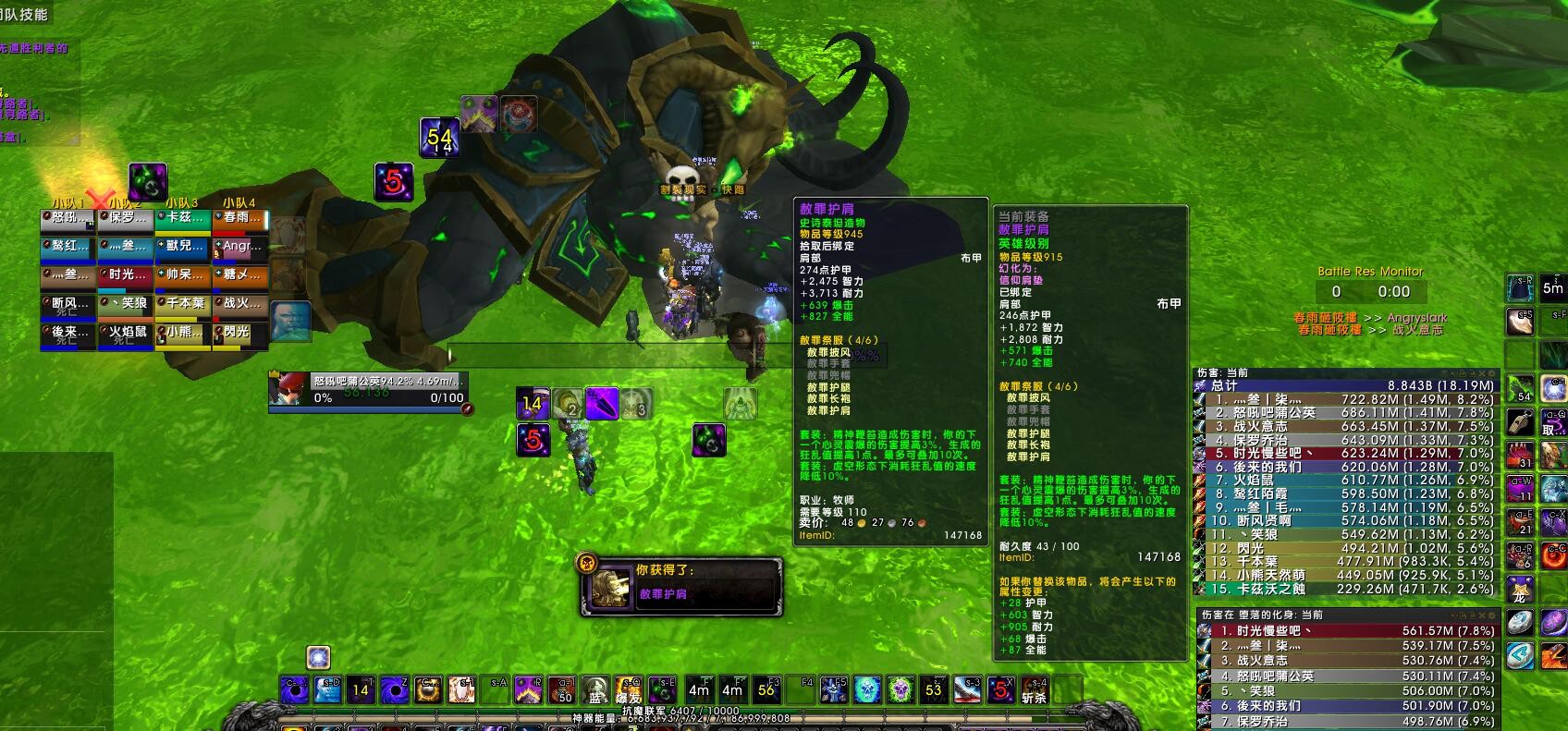Target raid member 火焰鼠 in the raid frames
Image resolution: width=1568 pixels, height=731 pixels.
click(x=125, y=332)
